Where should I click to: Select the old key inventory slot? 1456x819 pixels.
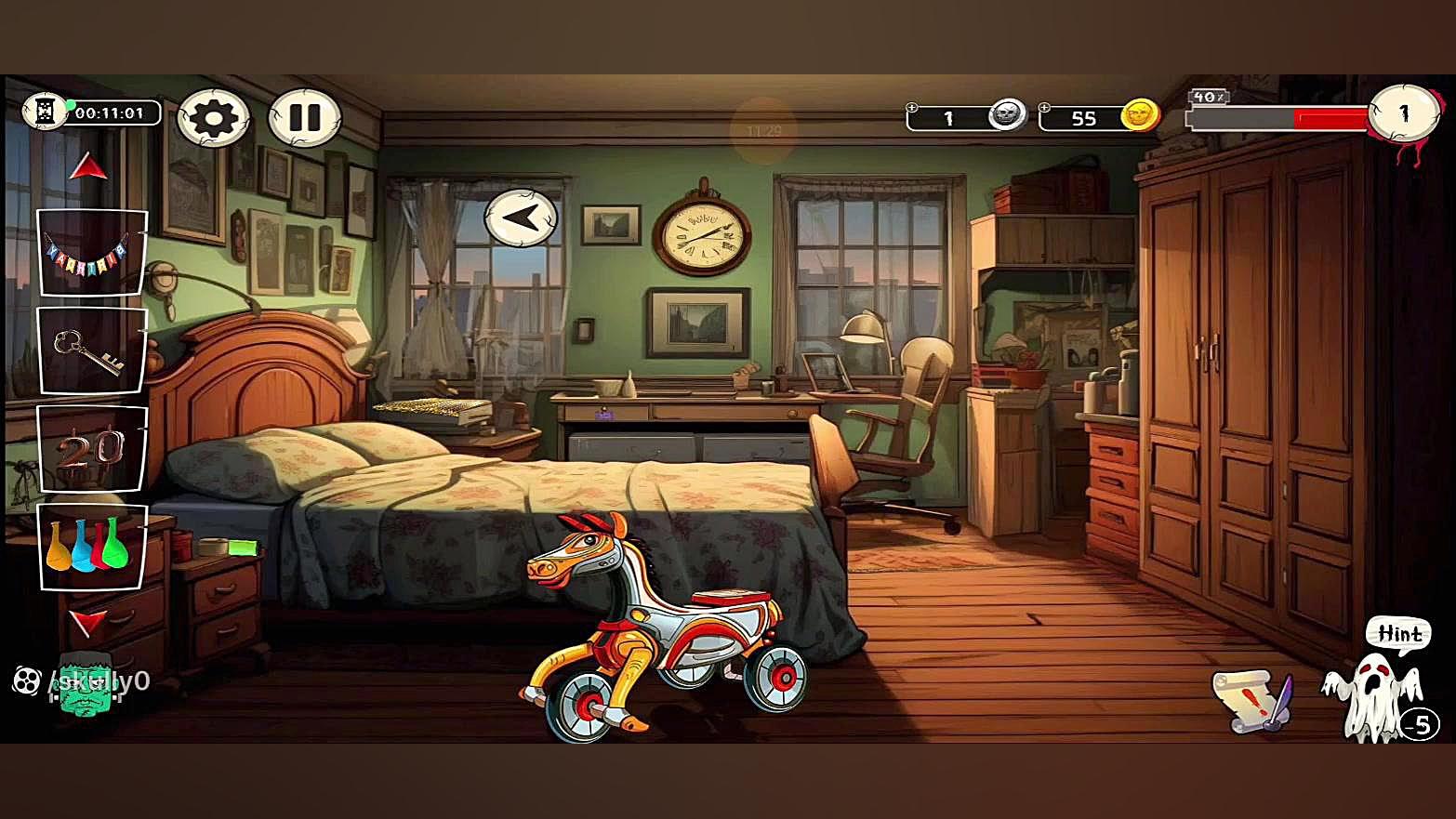pyautogui.click(x=91, y=350)
